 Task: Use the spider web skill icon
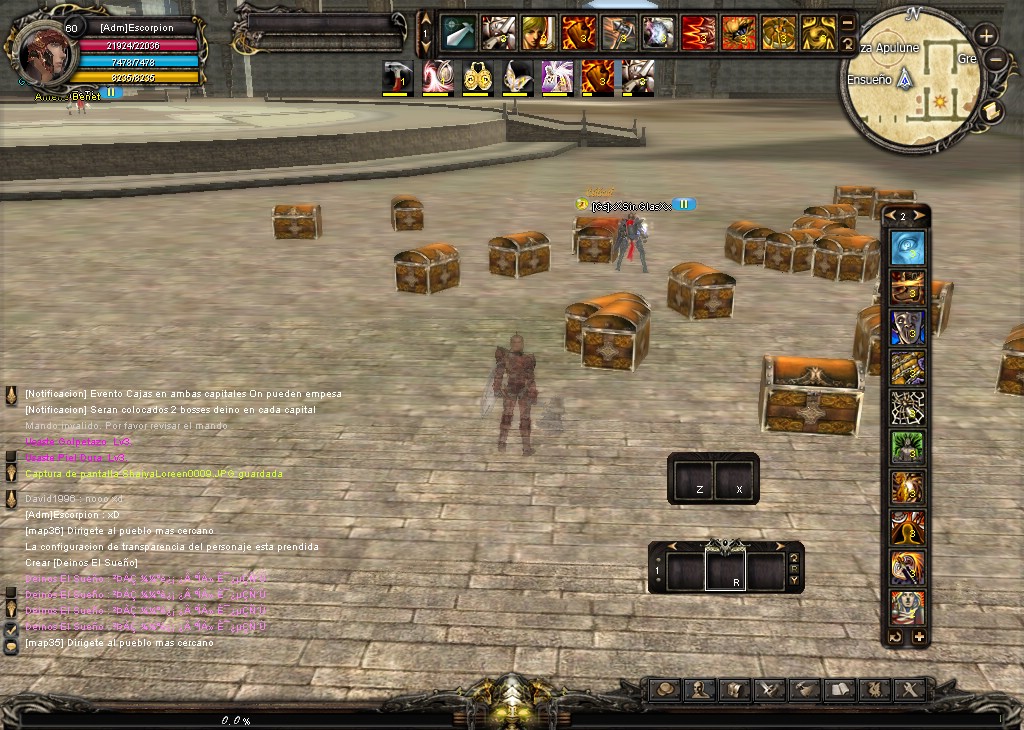pos(908,407)
